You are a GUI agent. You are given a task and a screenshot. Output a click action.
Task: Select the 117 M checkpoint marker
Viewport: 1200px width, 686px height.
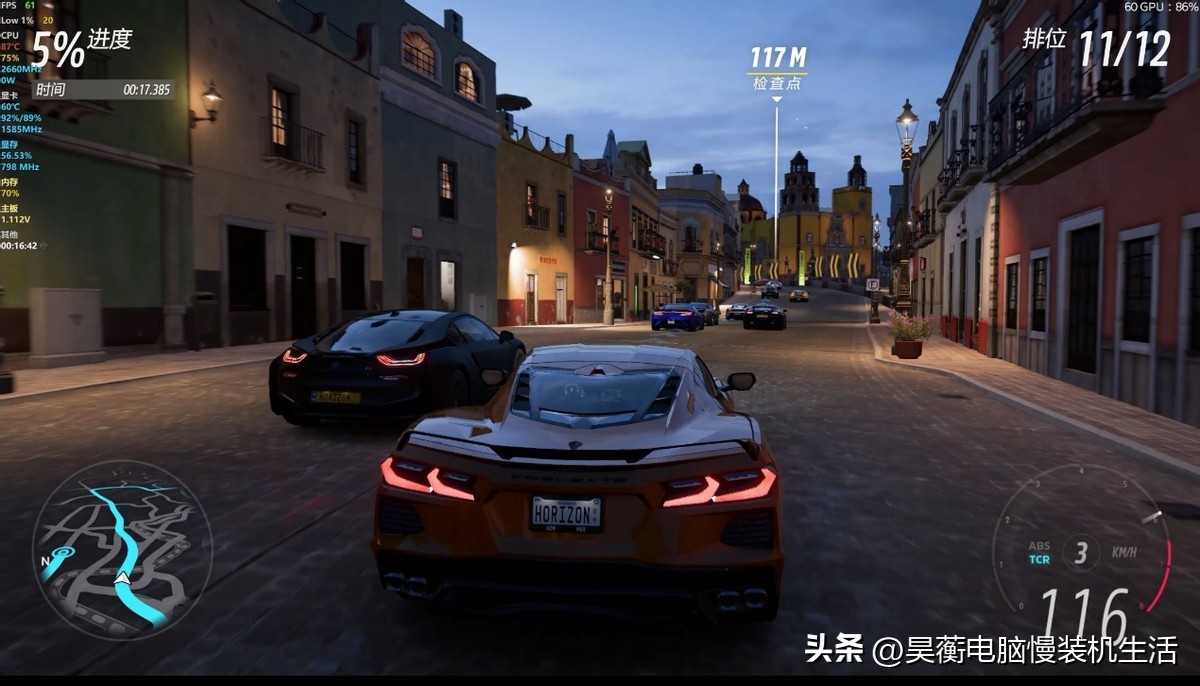(778, 67)
